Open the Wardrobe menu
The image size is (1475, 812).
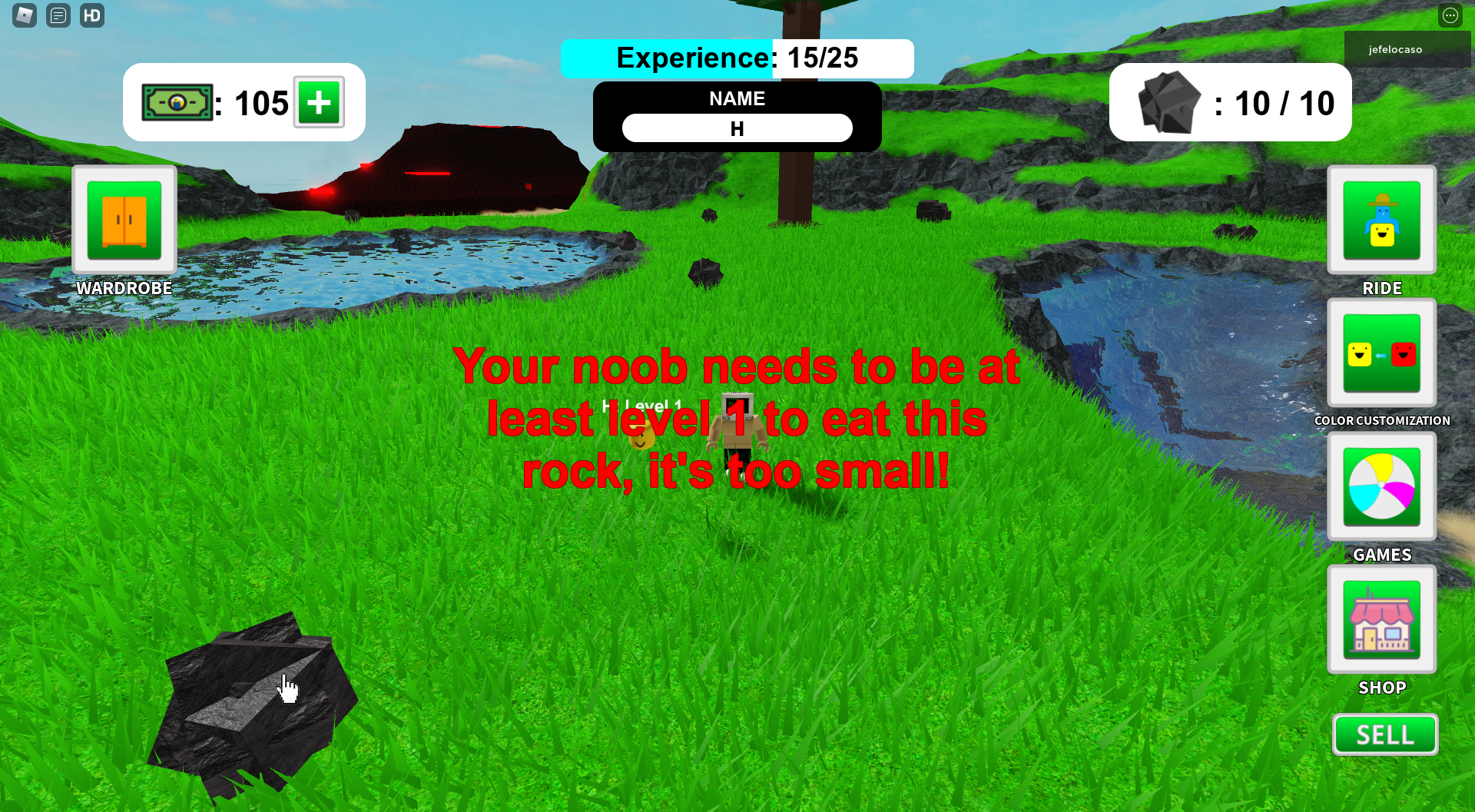pyautogui.click(x=124, y=220)
